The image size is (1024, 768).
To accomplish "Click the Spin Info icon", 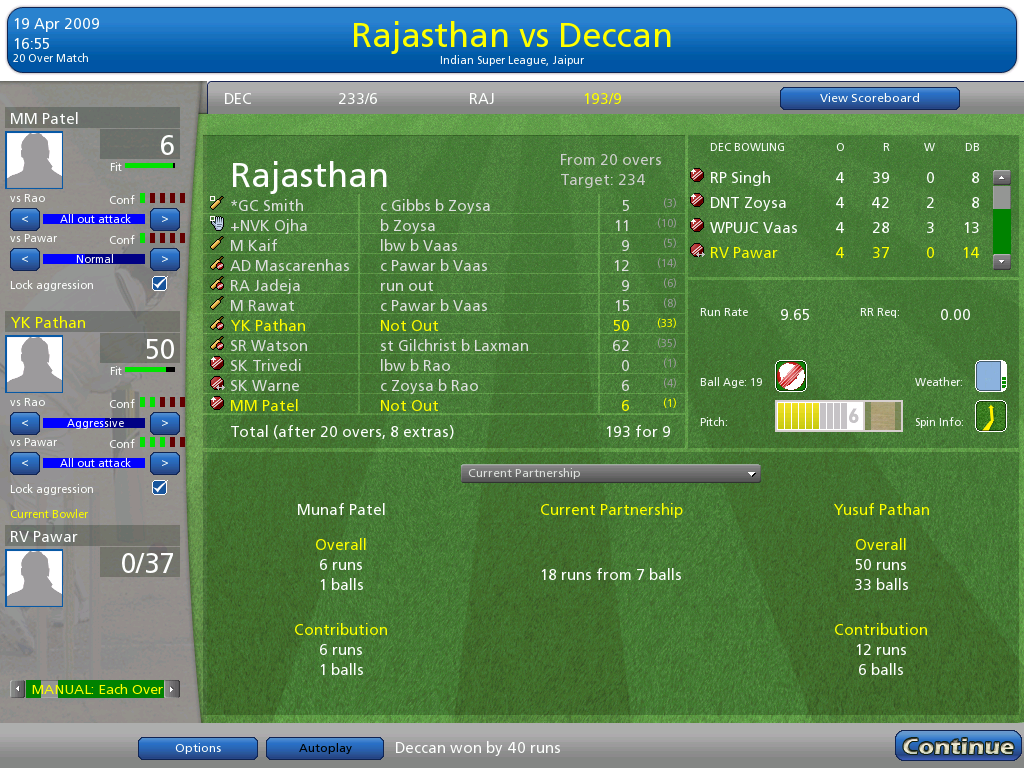I will pyautogui.click(x=990, y=416).
